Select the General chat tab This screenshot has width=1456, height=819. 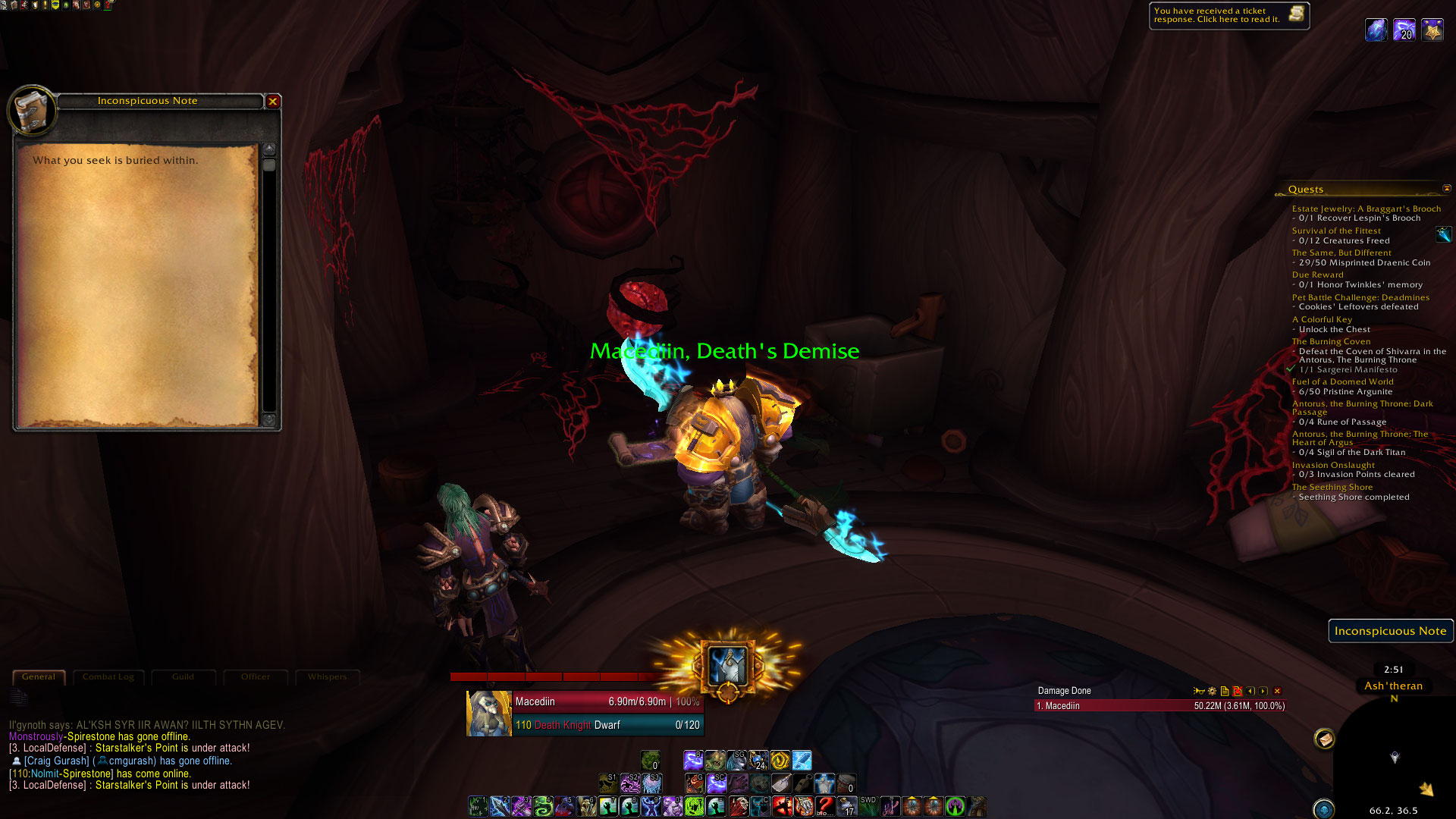[39, 677]
